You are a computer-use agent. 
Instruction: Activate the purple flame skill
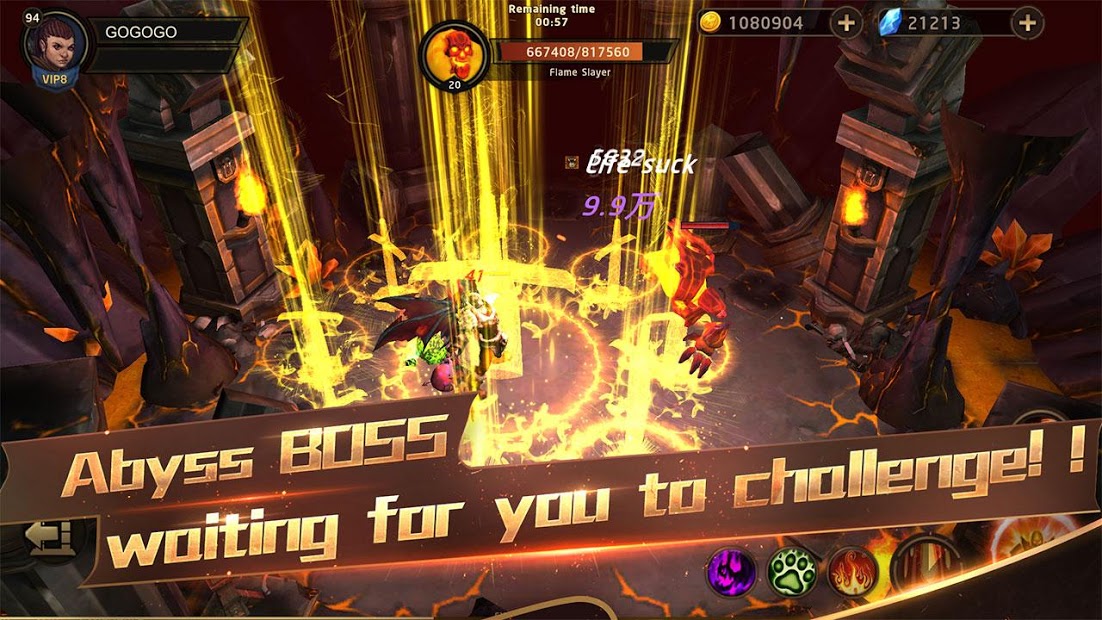tap(733, 571)
